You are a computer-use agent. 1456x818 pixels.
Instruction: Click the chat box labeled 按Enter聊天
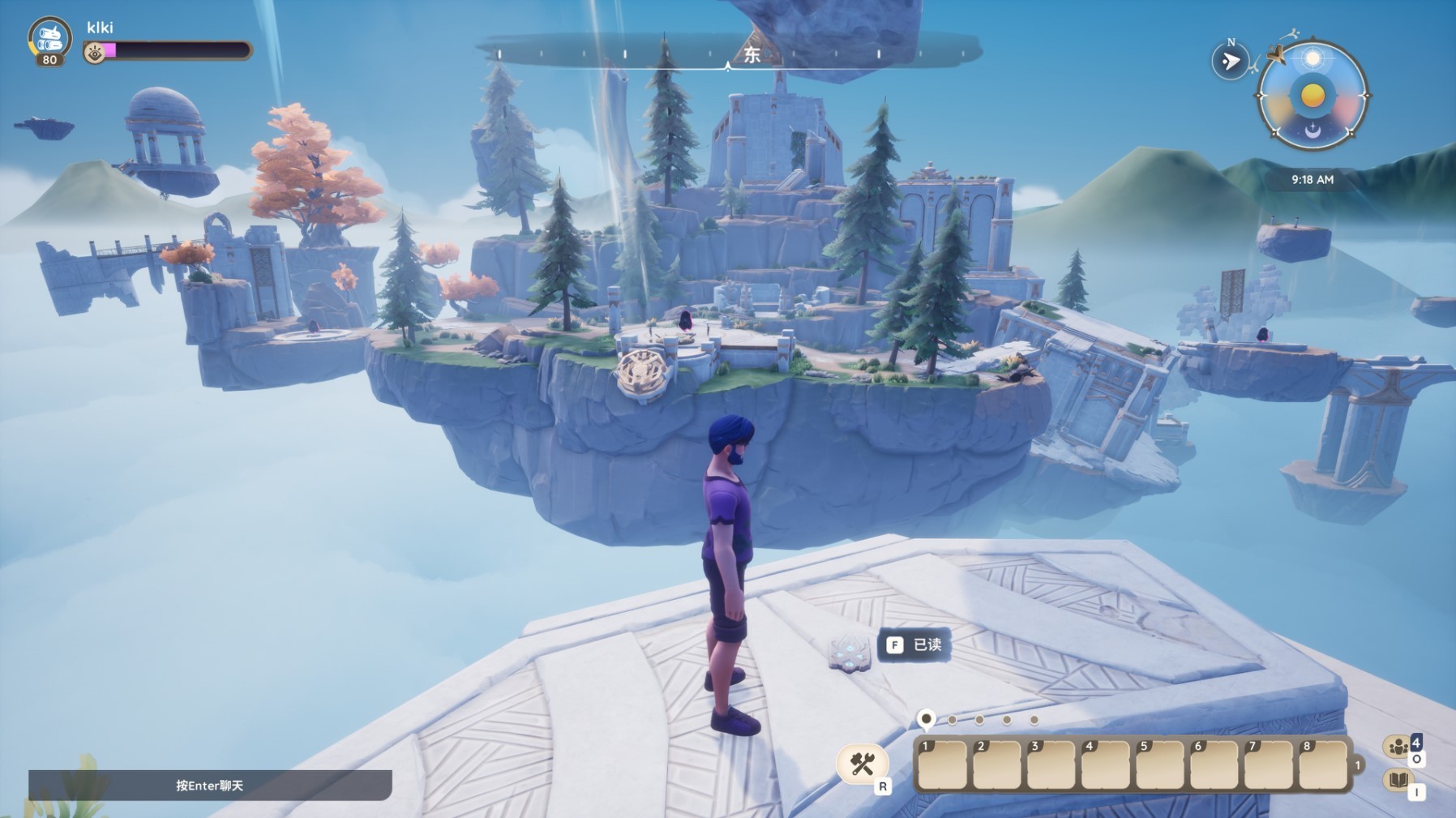click(x=210, y=785)
